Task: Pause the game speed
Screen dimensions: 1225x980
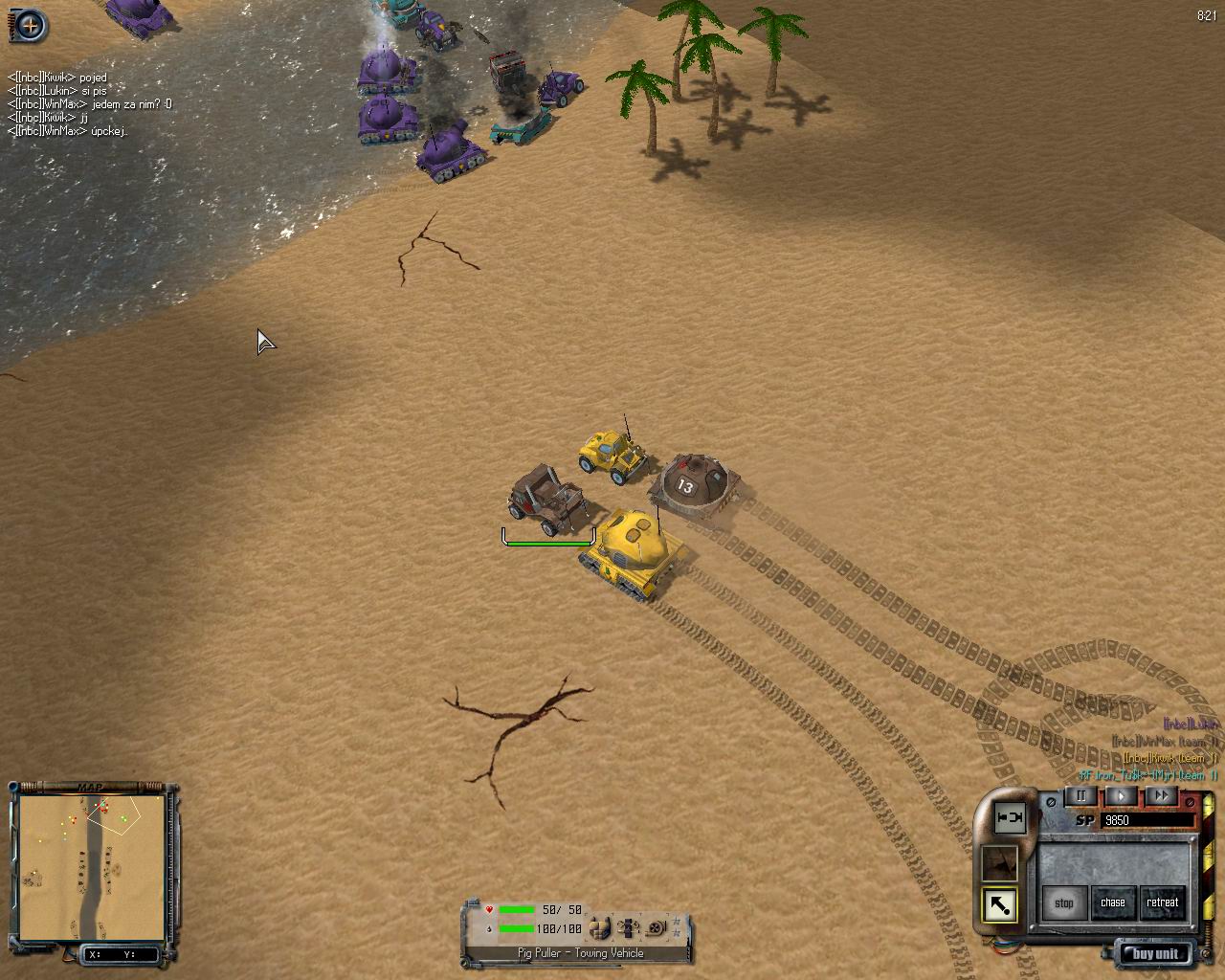Action: [x=1081, y=795]
